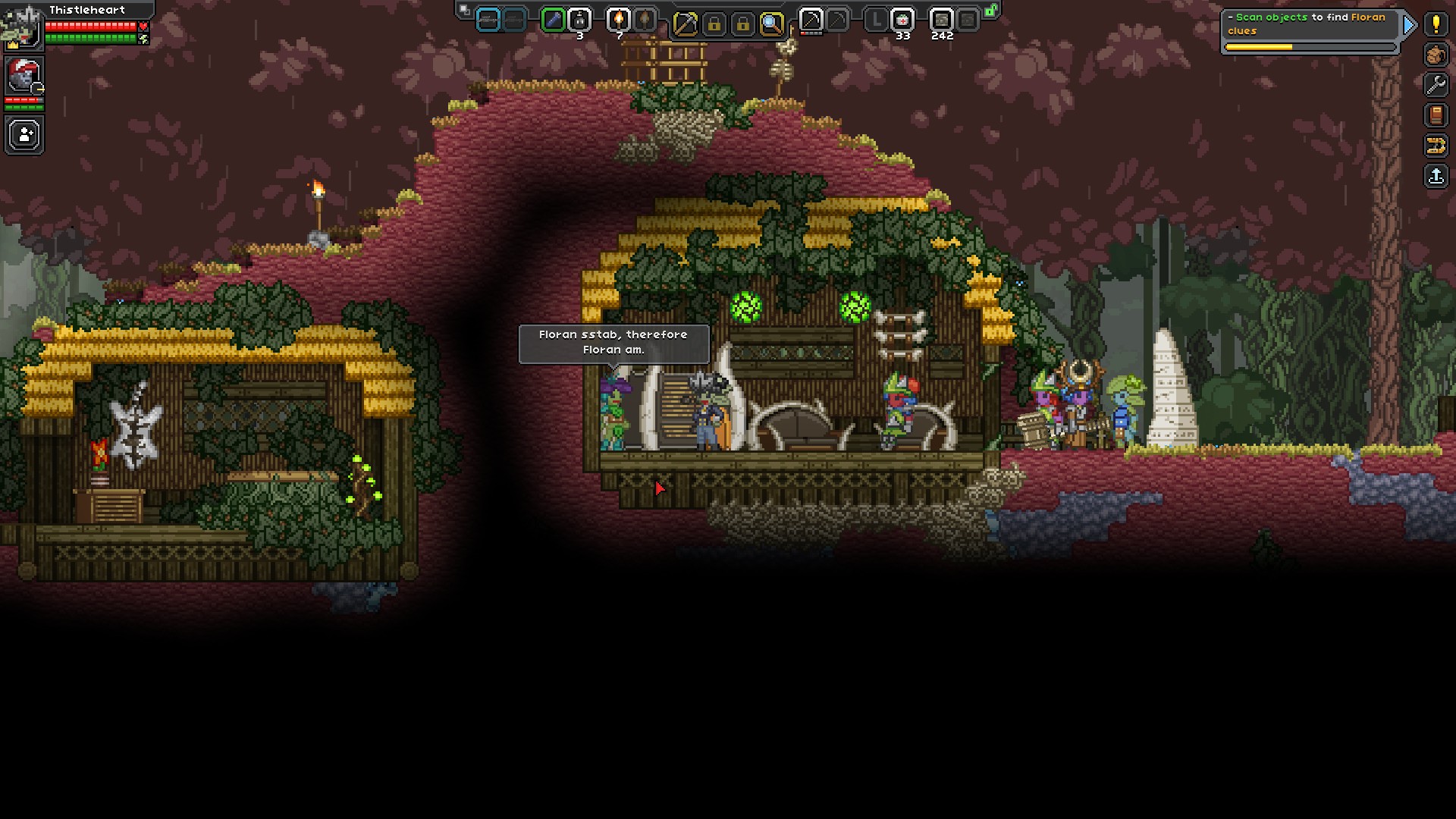Click the L hotbar slot

pos(878,20)
